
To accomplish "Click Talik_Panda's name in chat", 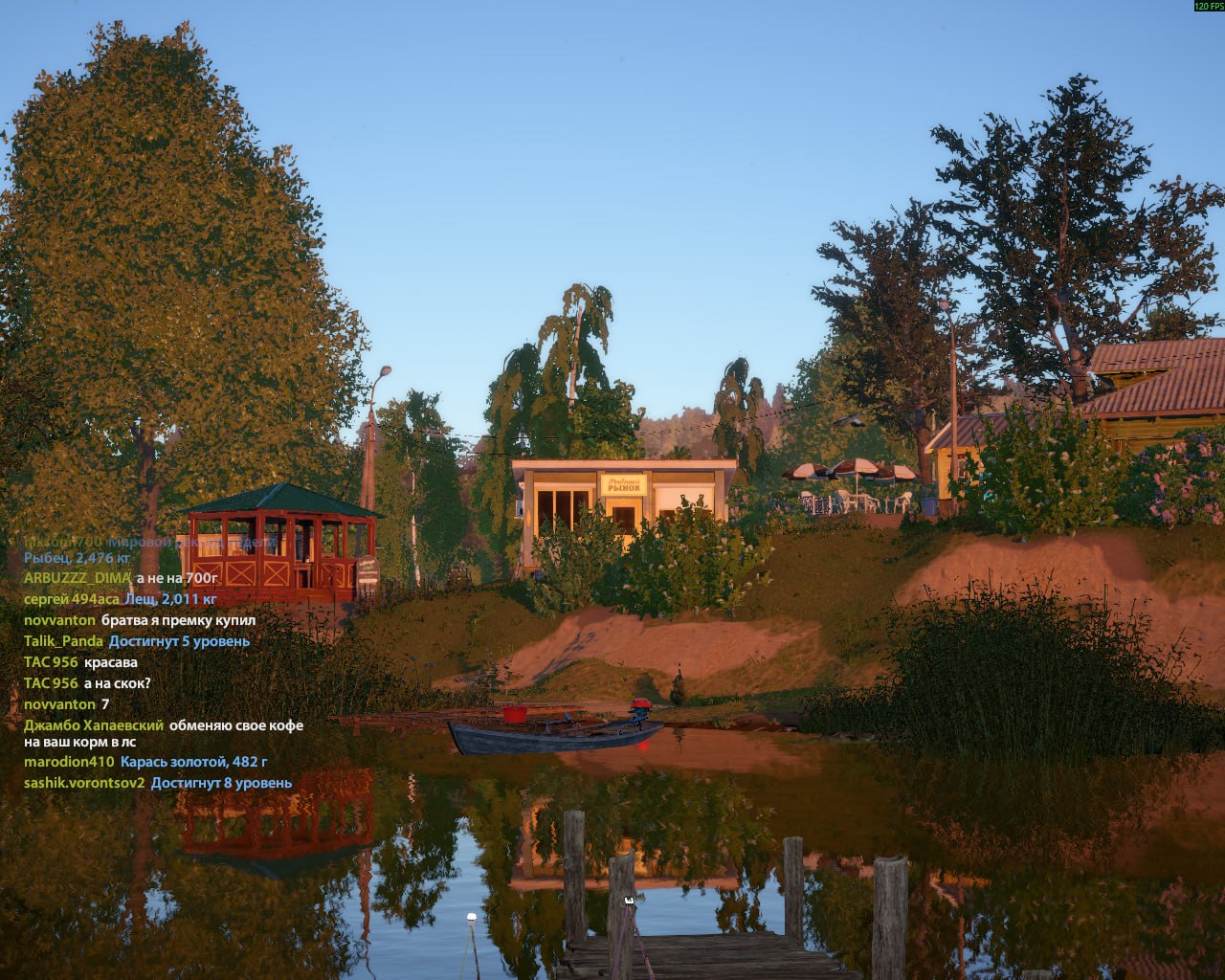I will (63, 641).
